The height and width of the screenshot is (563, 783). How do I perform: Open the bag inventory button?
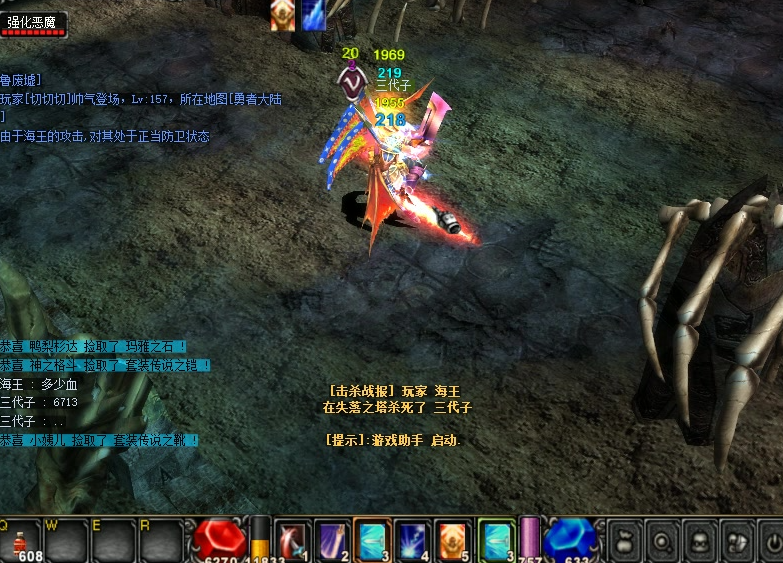pyautogui.click(x=625, y=541)
